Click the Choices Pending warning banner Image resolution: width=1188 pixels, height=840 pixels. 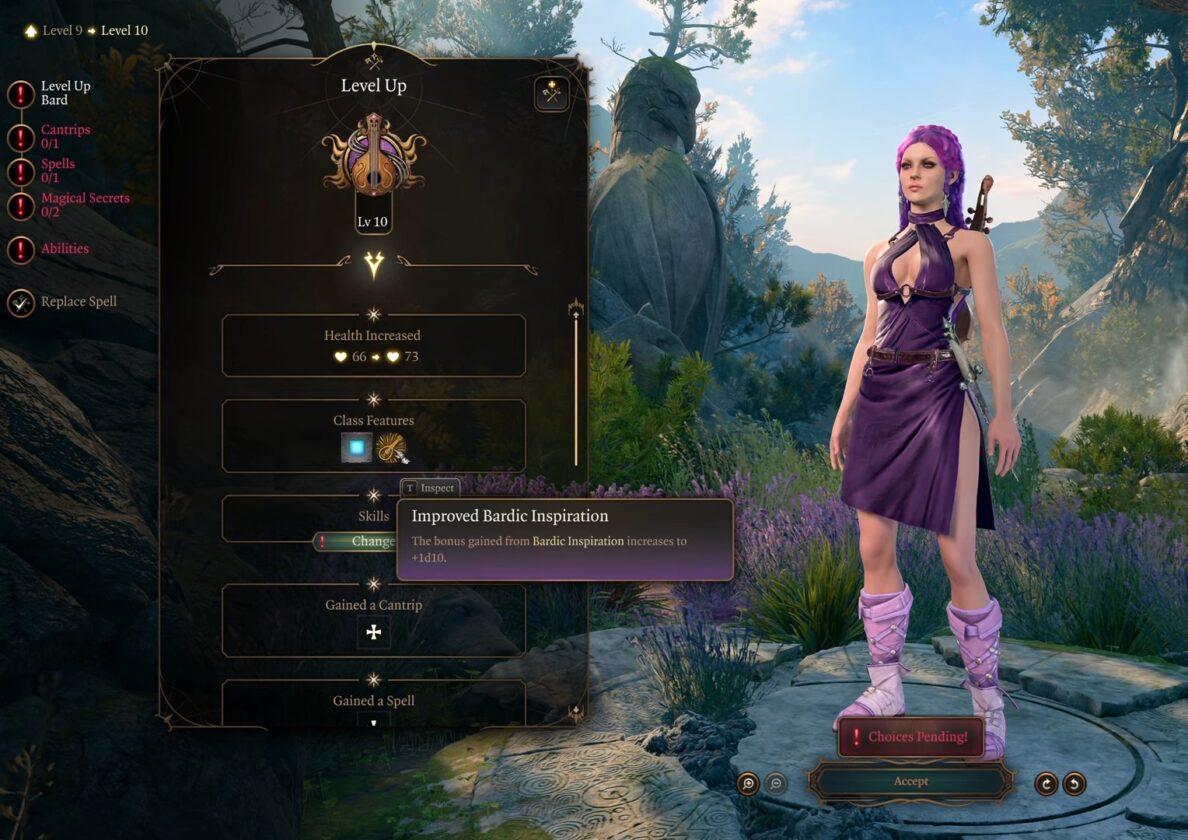[x=910, y=737]
